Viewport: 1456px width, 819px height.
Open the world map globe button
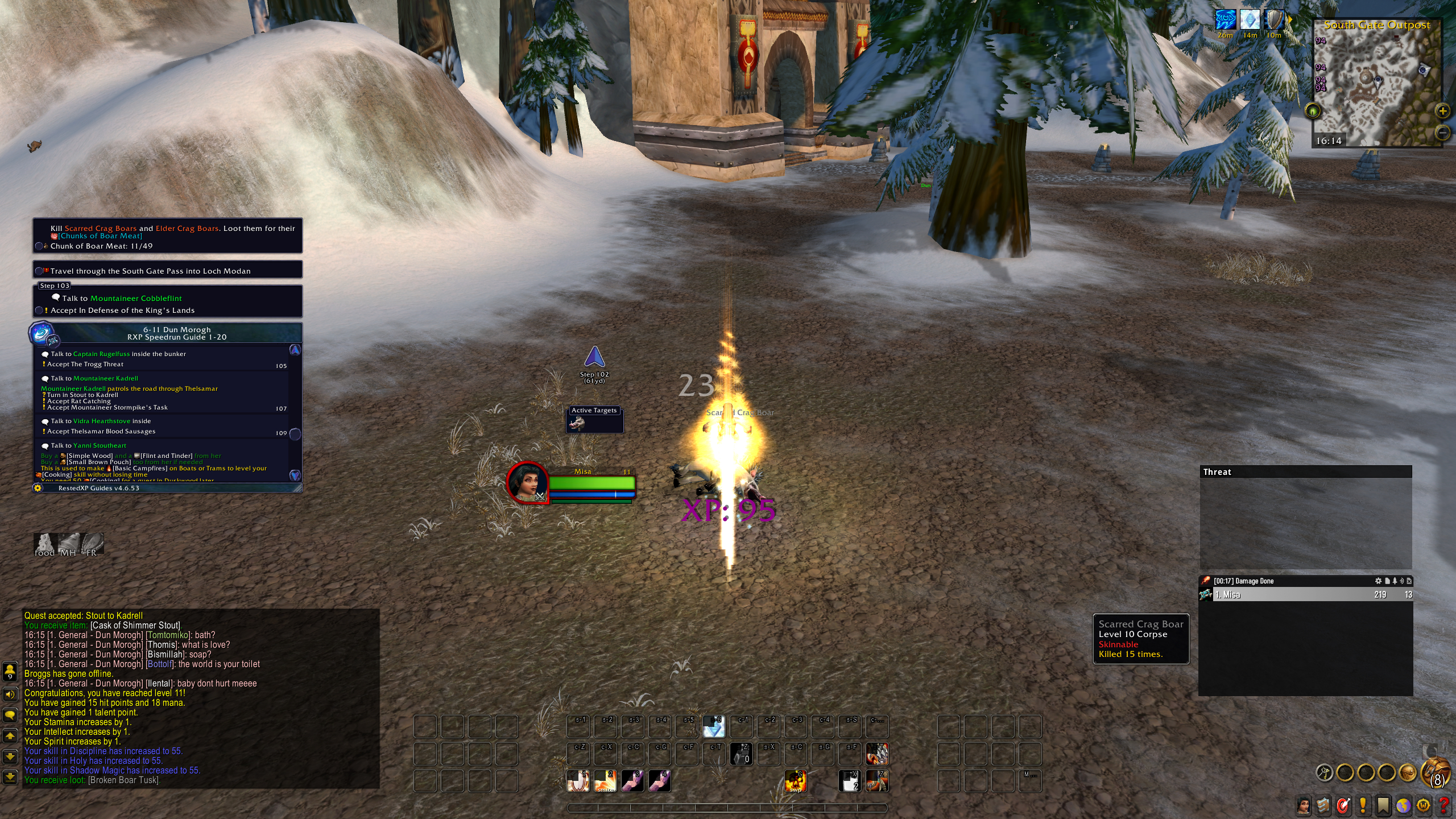[x=1403, y=805]
